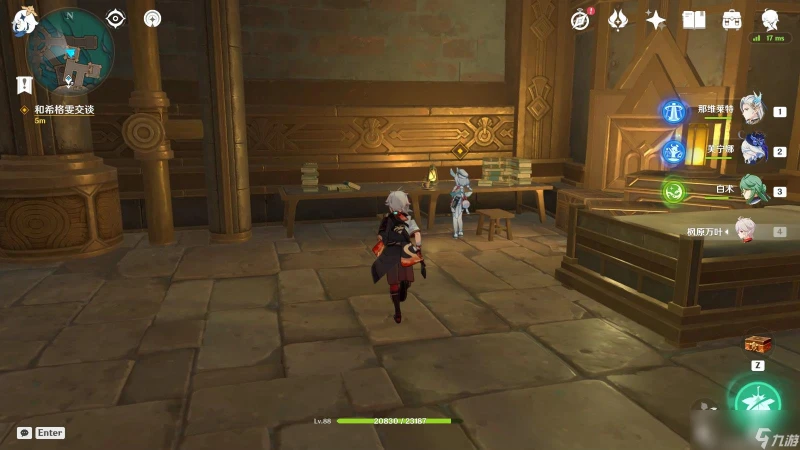Switch to party member 白术
Viewport: 800px width, 450px height.
tap(752, 190)
